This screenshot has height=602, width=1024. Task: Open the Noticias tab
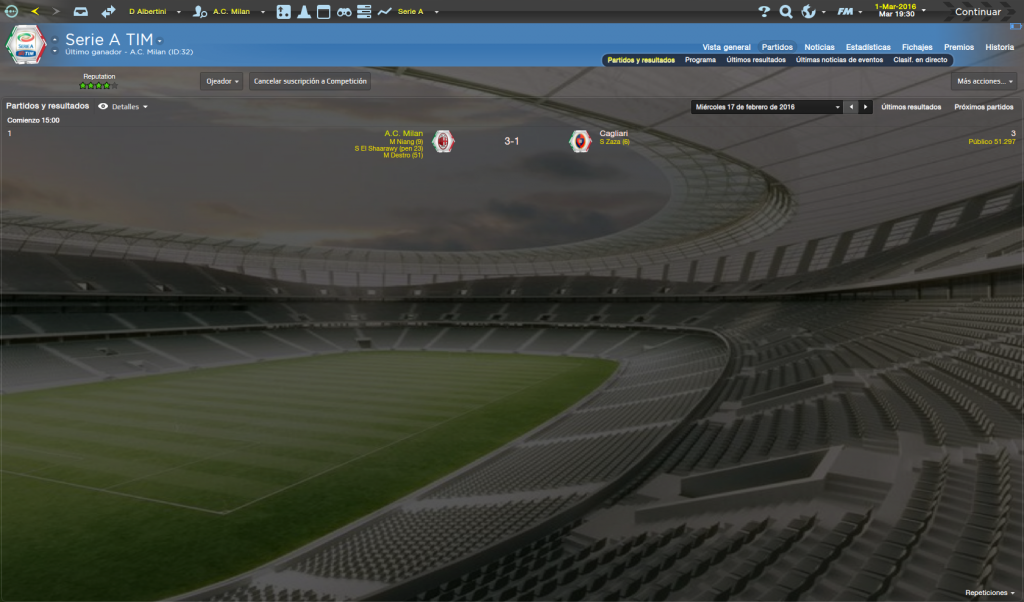819,47
